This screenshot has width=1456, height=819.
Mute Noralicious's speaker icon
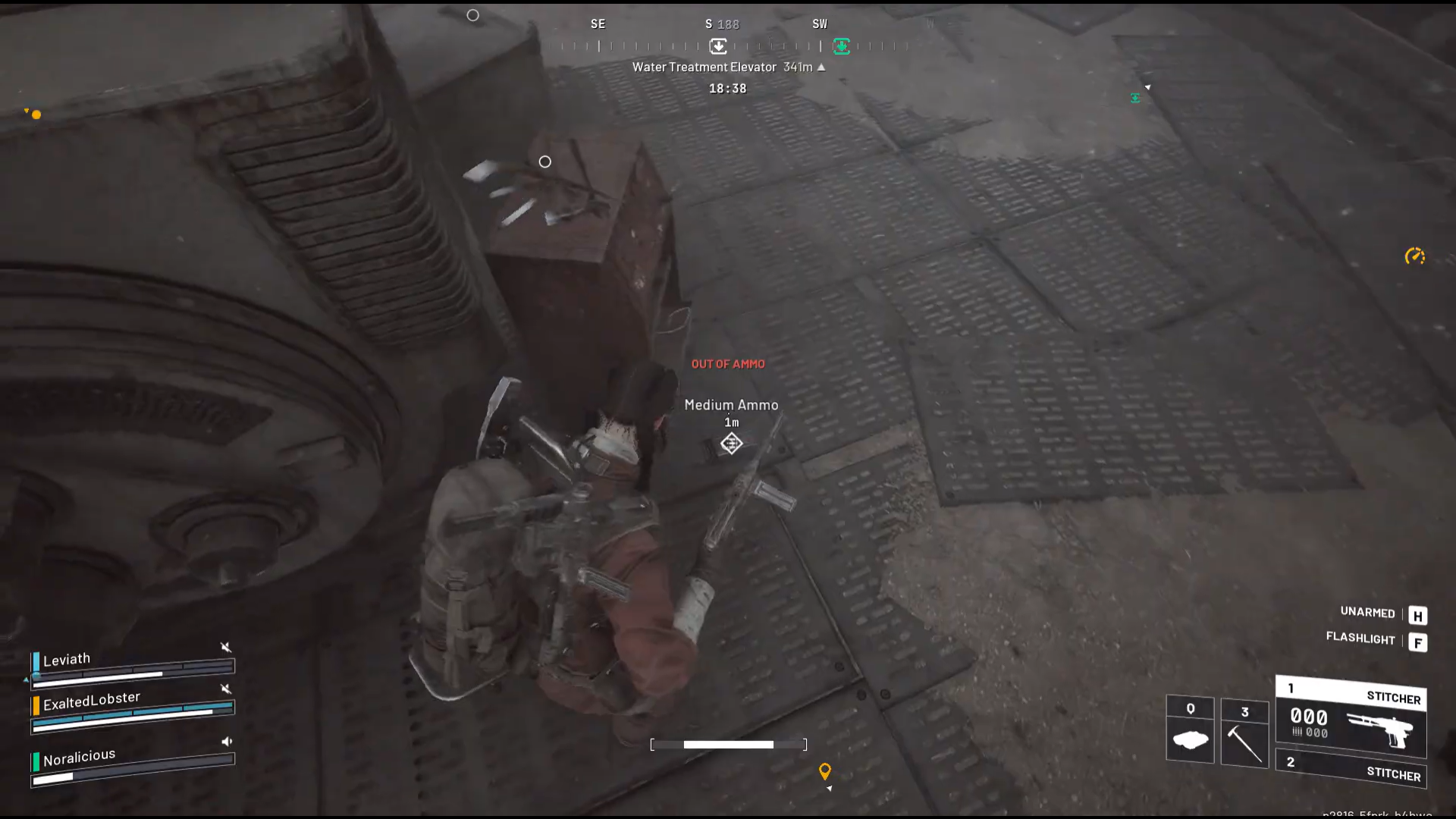(225, 742)
